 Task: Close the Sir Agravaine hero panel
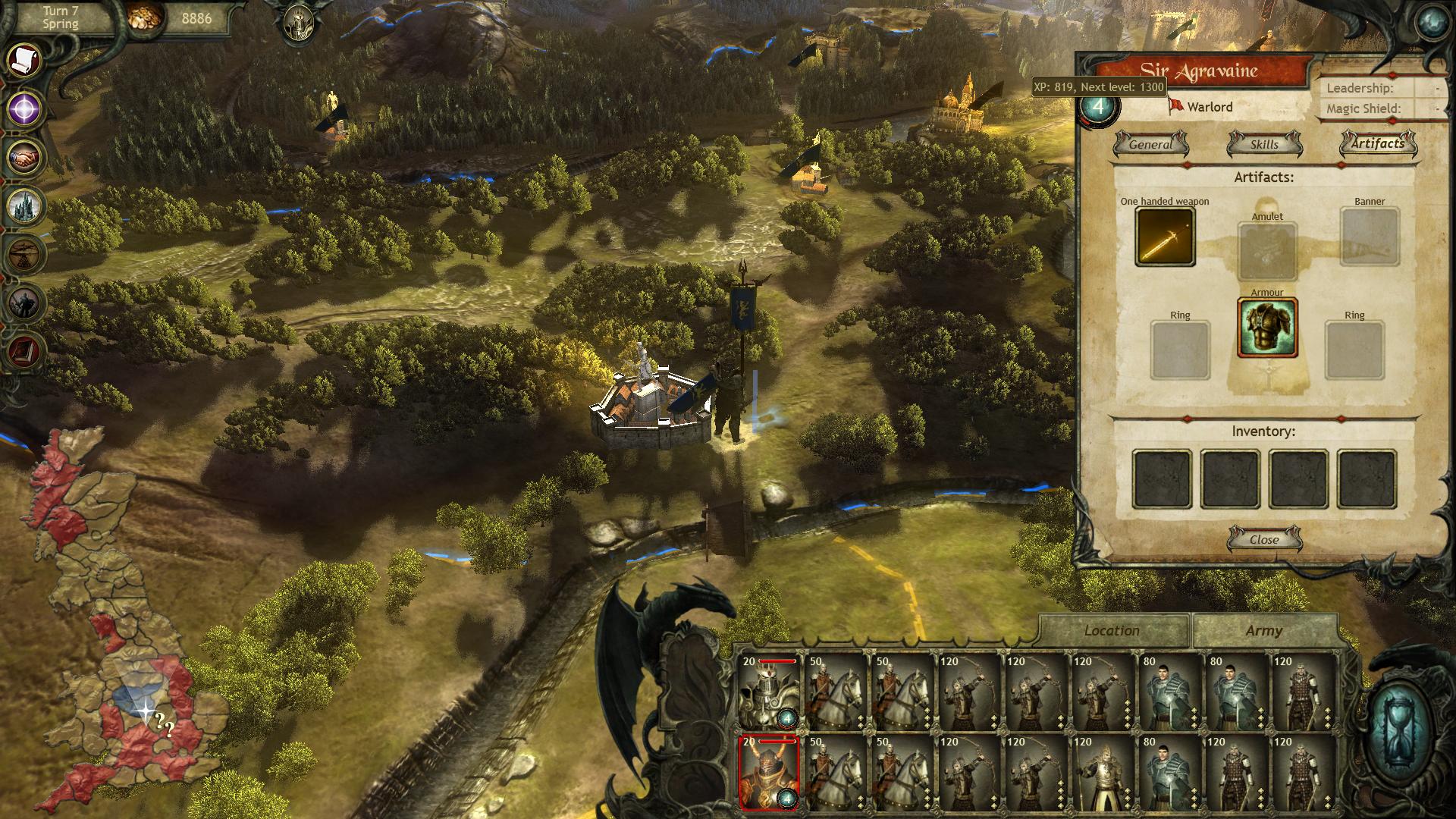click(1264, 539)
